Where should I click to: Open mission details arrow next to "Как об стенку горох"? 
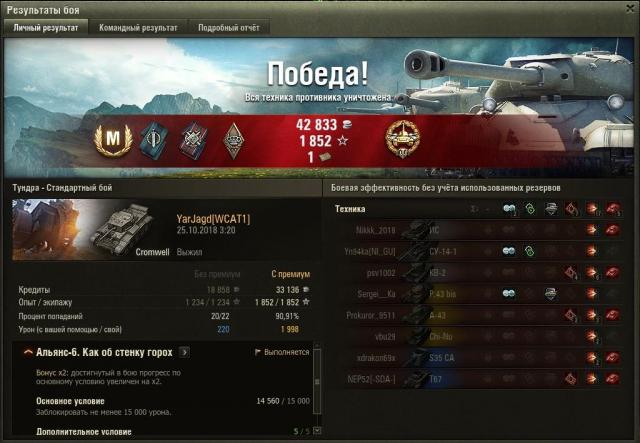[184, 353]
